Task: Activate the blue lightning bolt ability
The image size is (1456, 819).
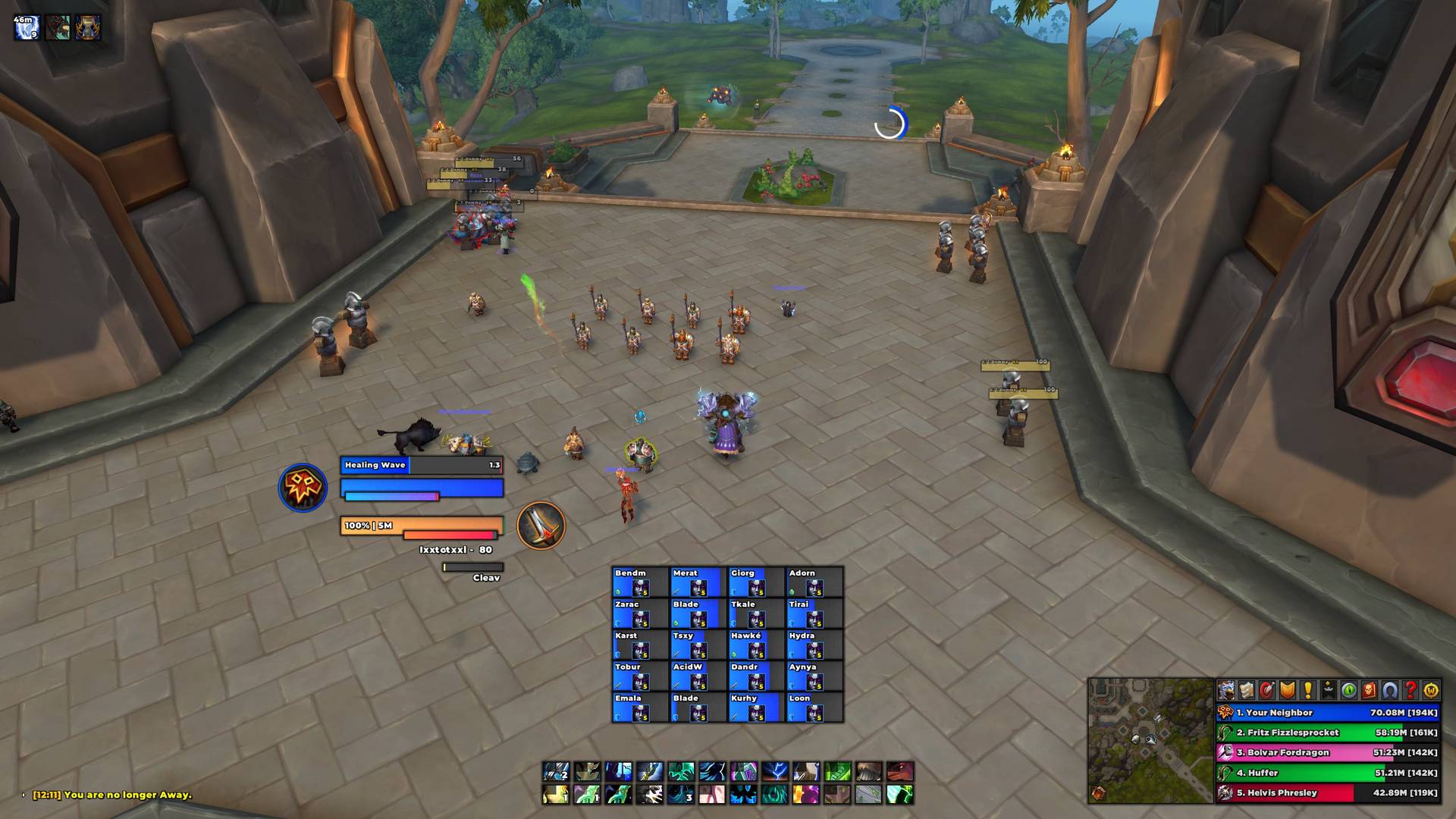Action: (774, 772)
